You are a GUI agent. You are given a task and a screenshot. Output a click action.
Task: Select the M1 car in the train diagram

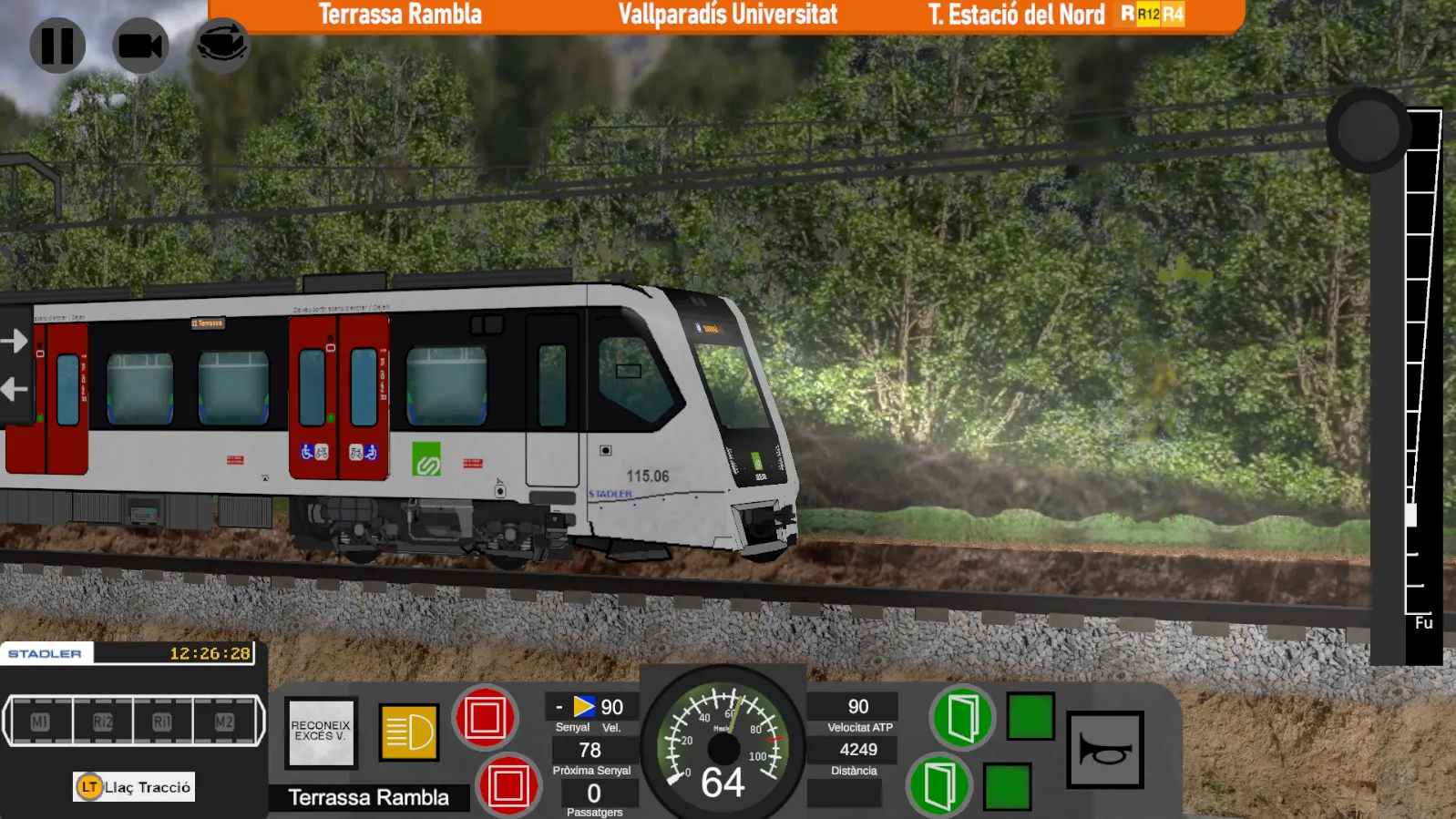[40, 722]
